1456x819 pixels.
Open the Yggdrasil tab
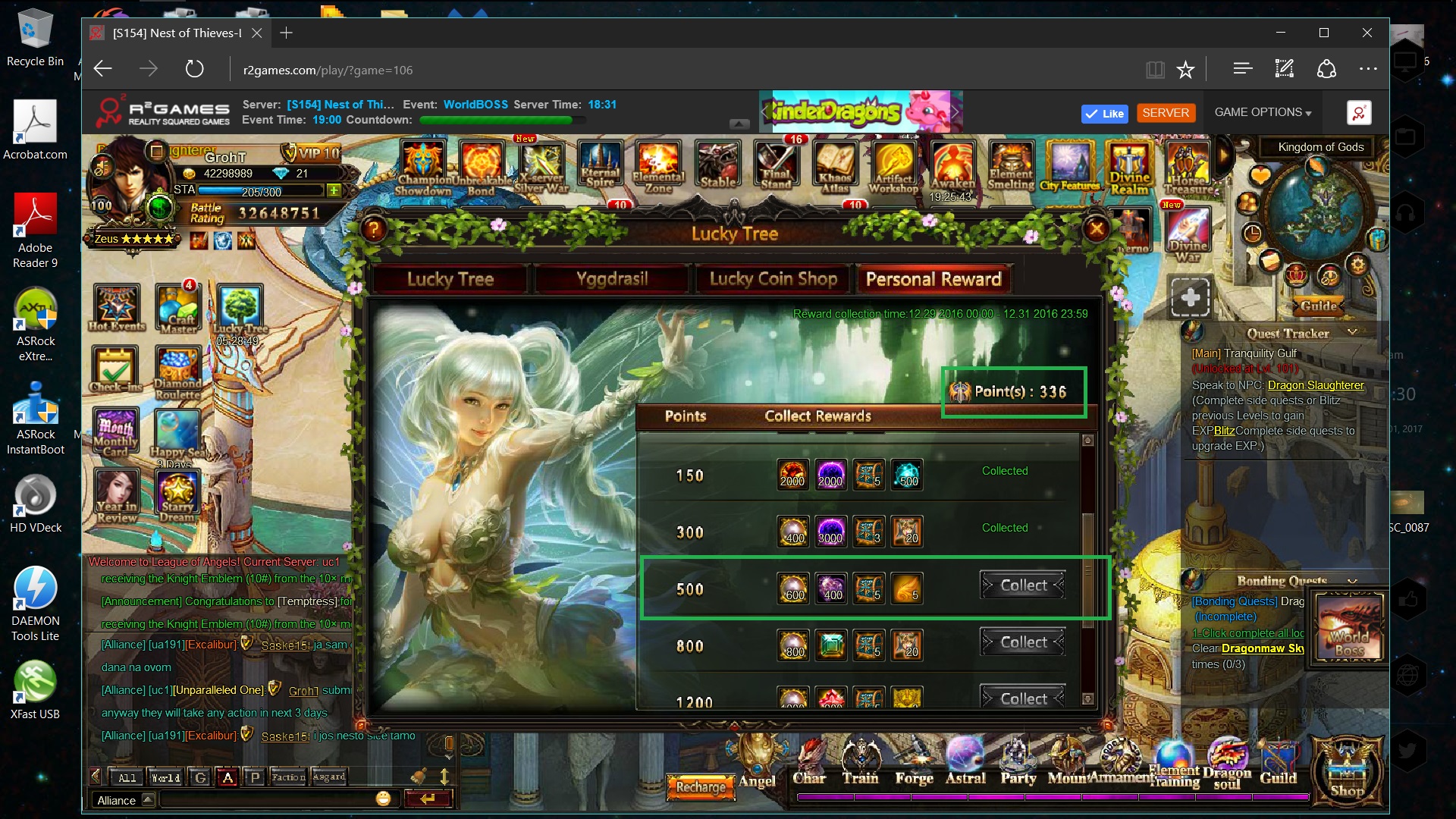tap(612, 279)
